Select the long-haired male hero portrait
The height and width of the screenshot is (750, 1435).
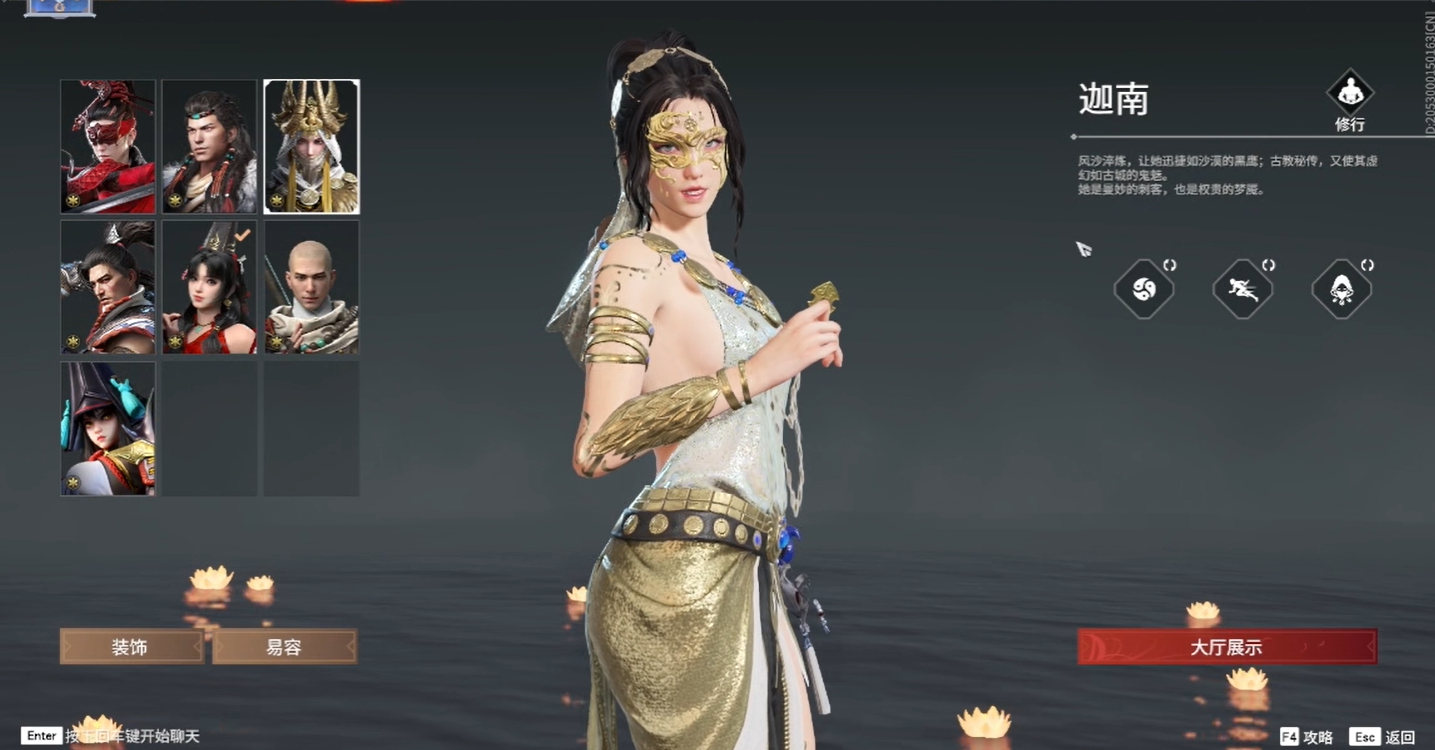click(x=209, y=147)
